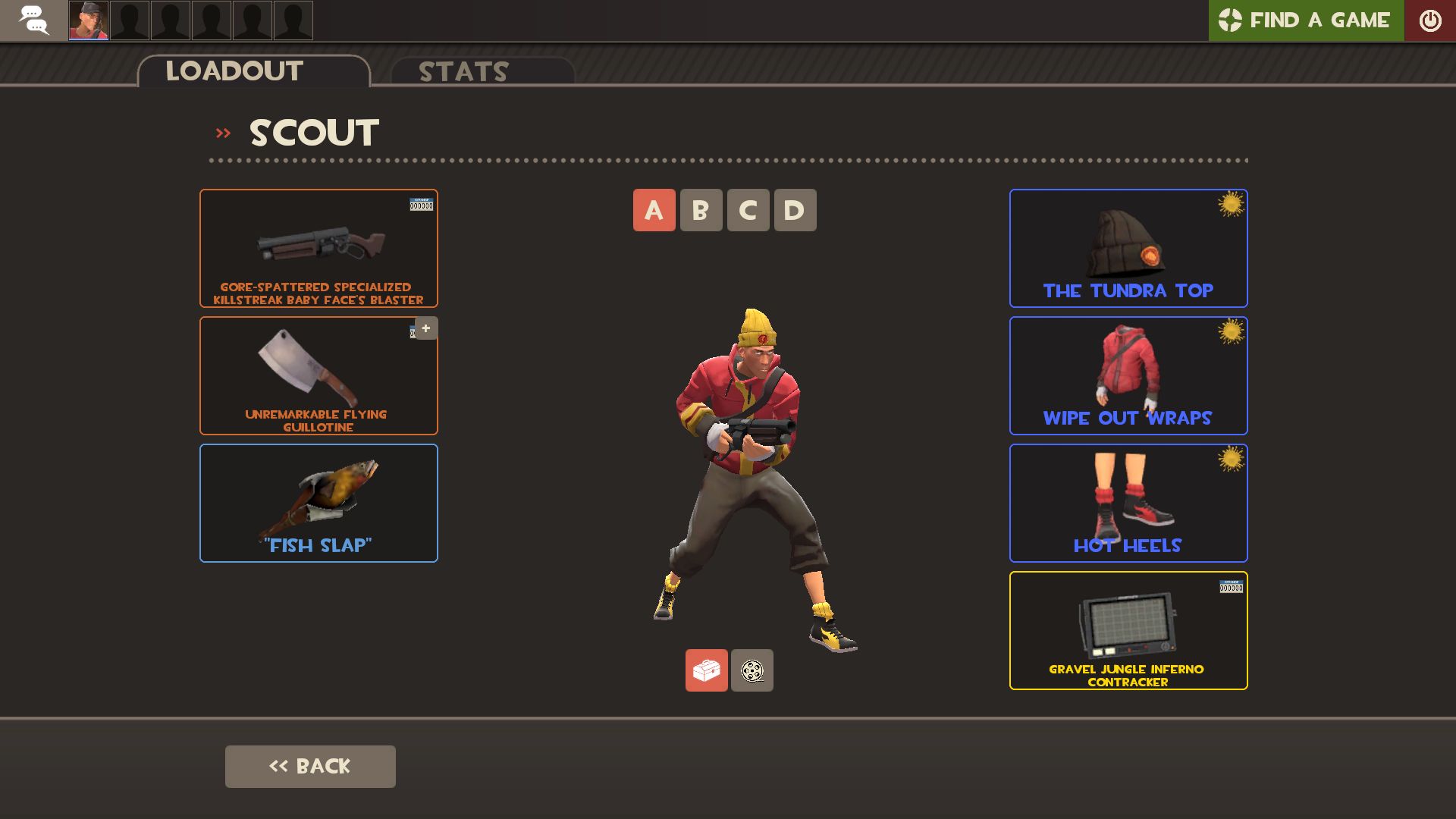
Task: Switch to the film reel taunts view
Action: (x=752, y=670)
